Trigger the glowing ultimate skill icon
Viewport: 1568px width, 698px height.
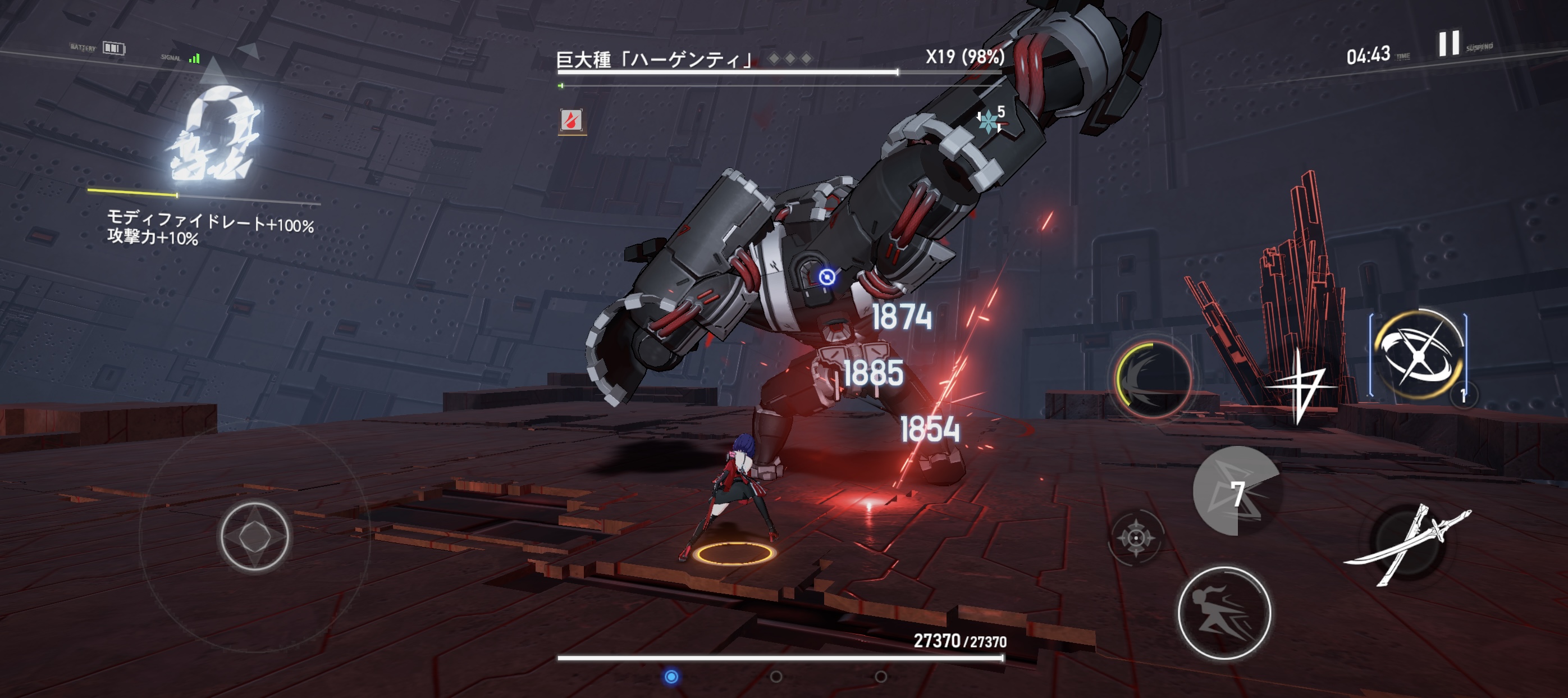[x=1418, y=354]
